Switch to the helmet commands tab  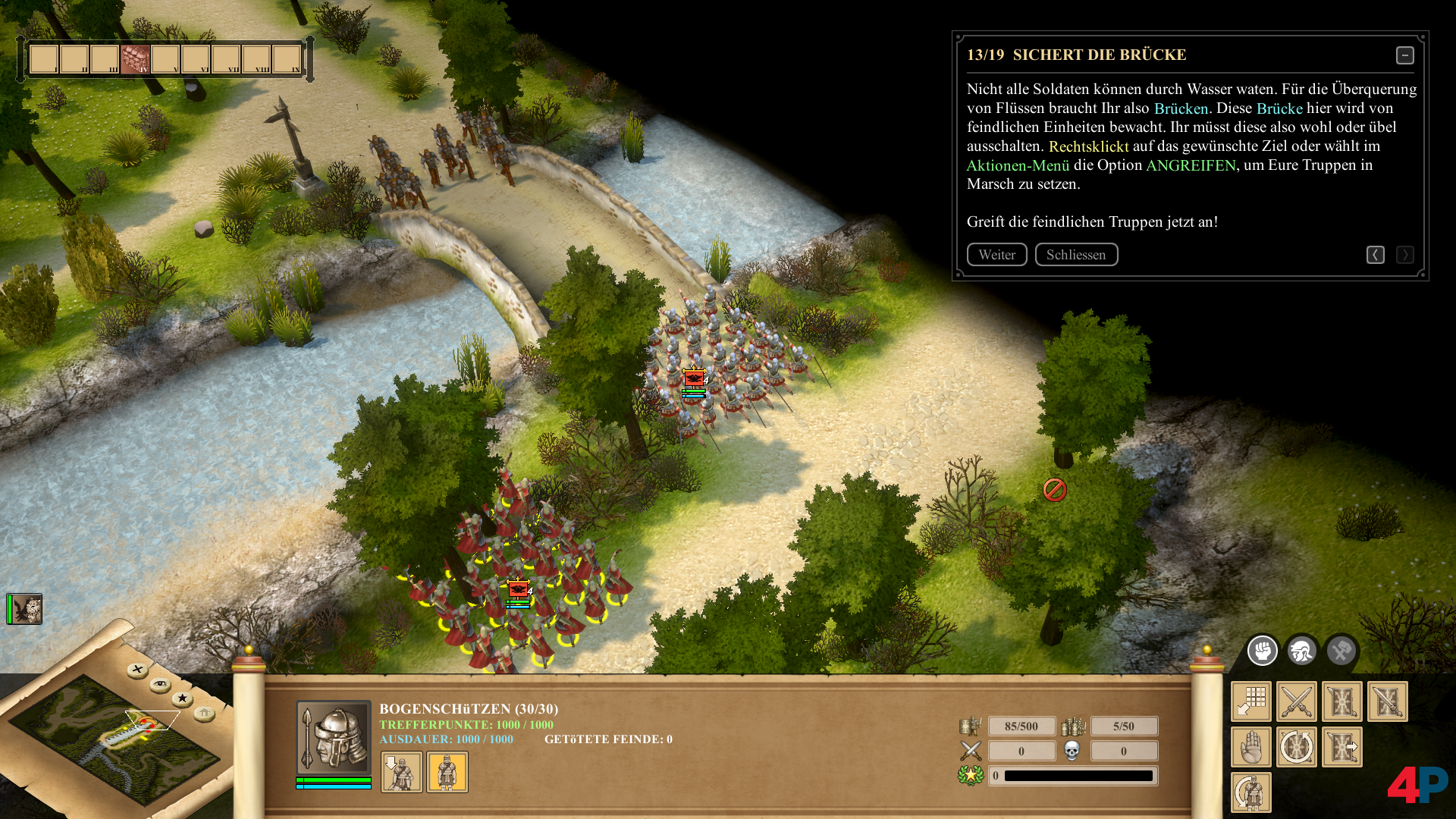[x=1302, y=651]
